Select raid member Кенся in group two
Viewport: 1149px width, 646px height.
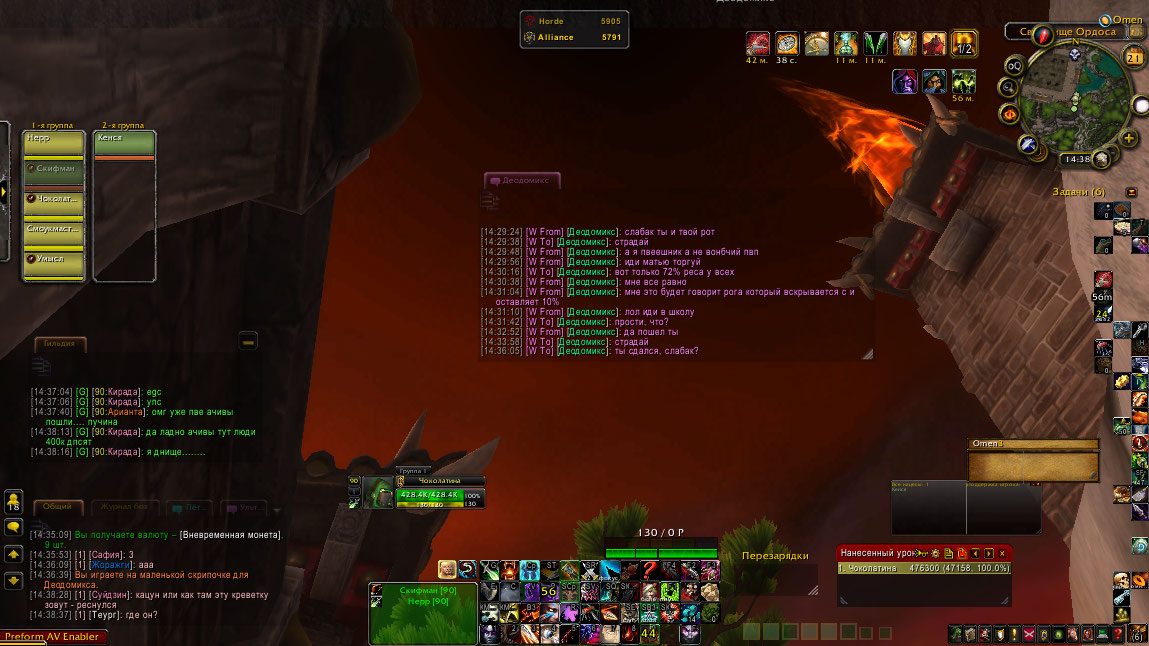click(x=123, y=138)
